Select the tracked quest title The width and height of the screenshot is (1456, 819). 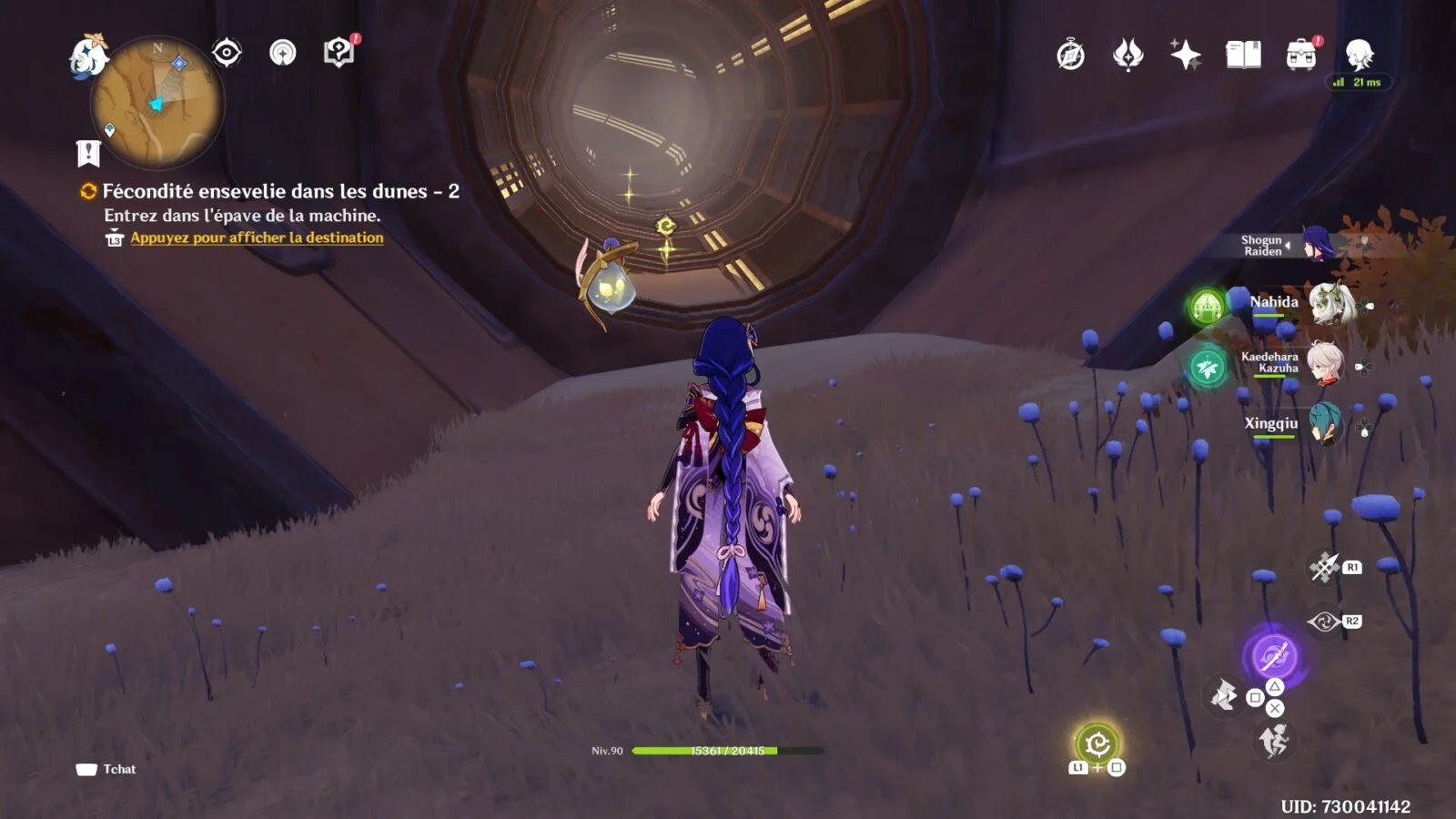(x=280, y=191)
